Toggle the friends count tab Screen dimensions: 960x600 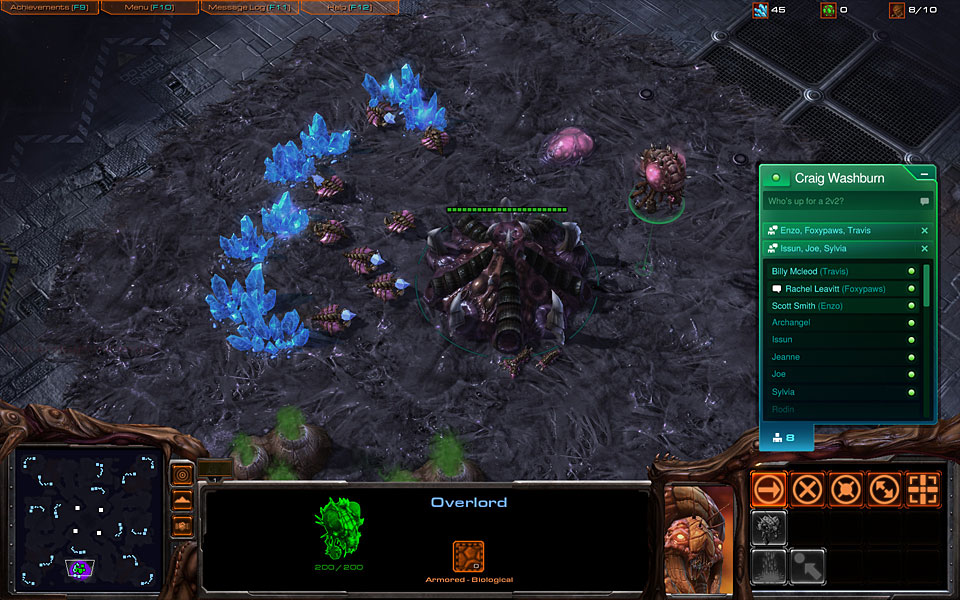click(786, 438)
